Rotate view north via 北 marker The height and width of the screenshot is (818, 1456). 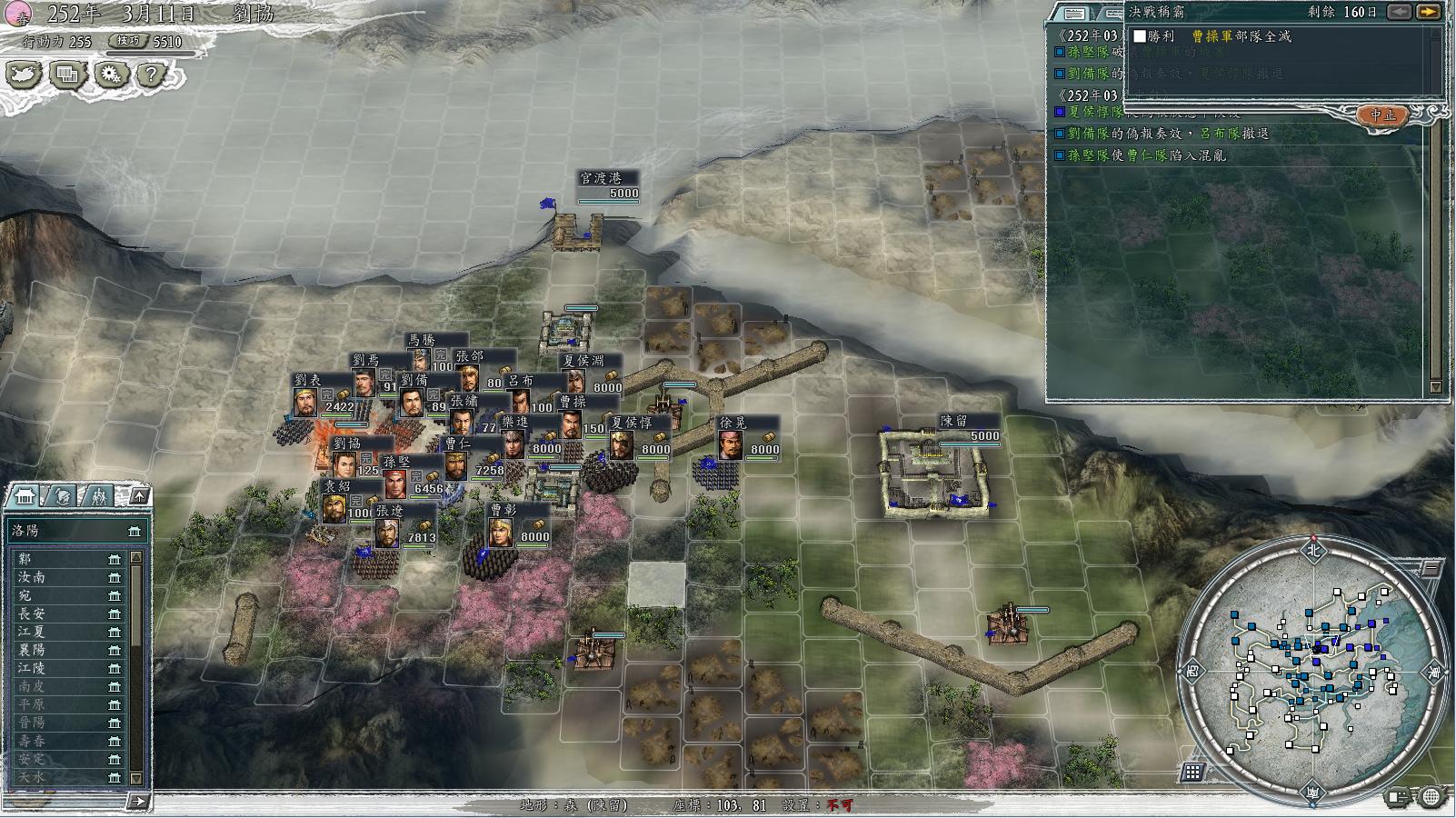click(x=1312, y=549)
